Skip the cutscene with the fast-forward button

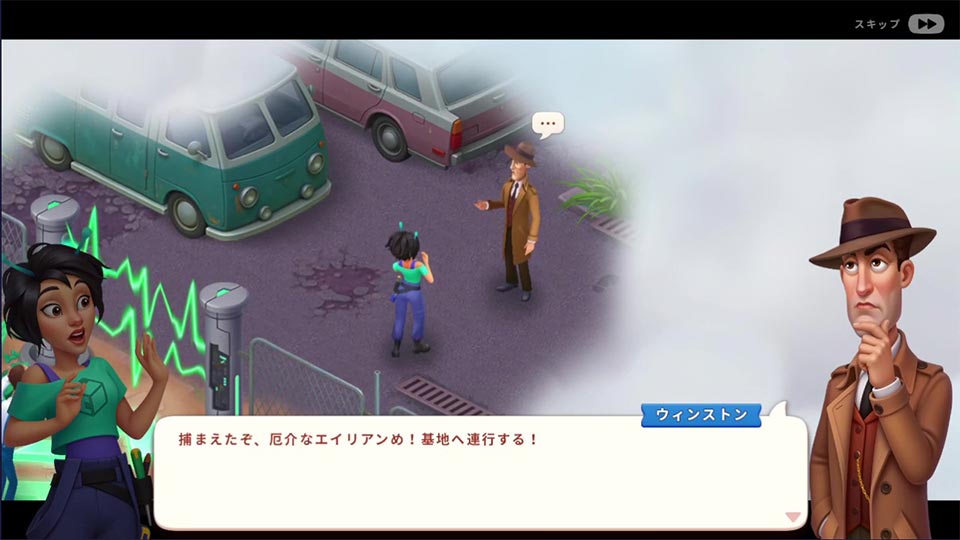[925, 24]
